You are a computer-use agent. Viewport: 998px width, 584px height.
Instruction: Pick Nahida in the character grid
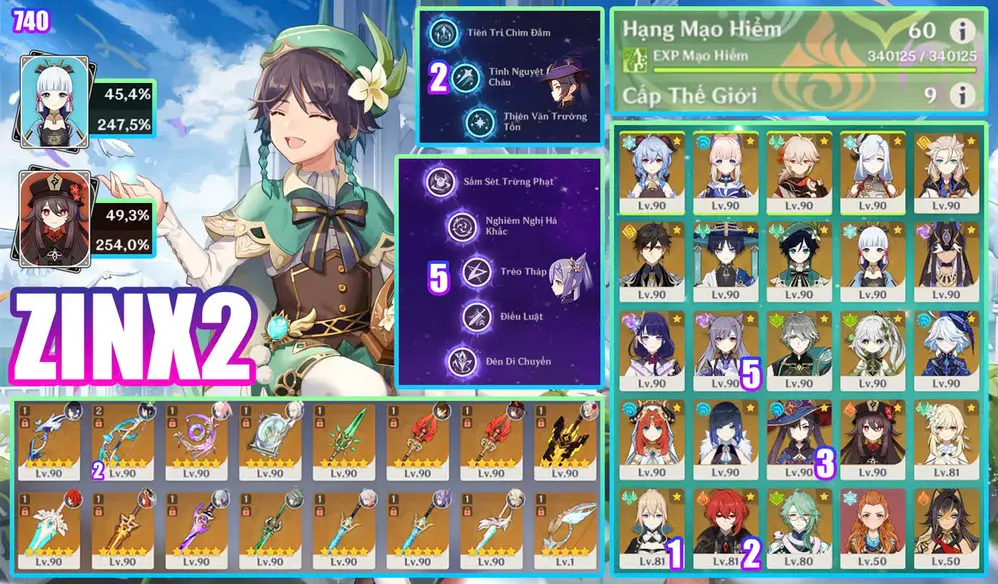click(871, 345)
